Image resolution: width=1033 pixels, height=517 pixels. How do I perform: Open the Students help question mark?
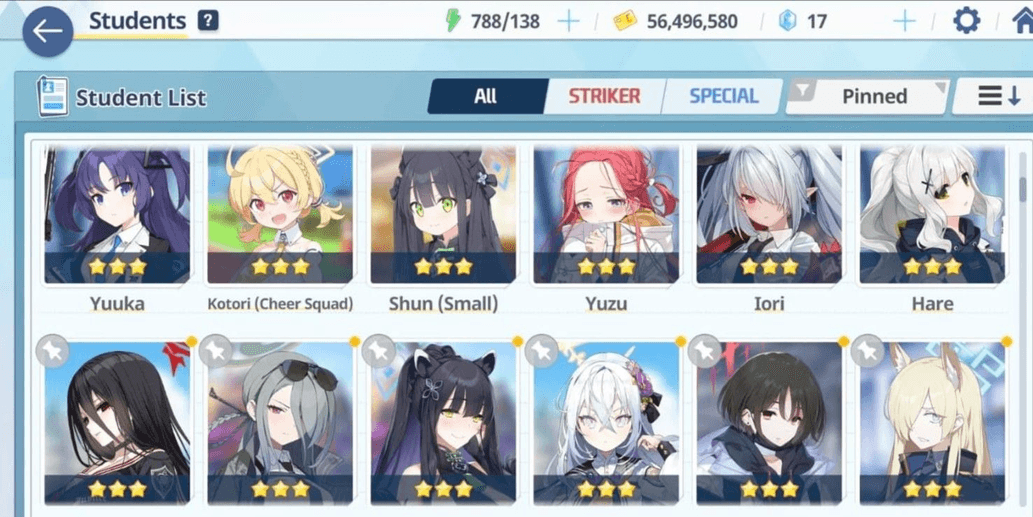(x=208, y=21)
